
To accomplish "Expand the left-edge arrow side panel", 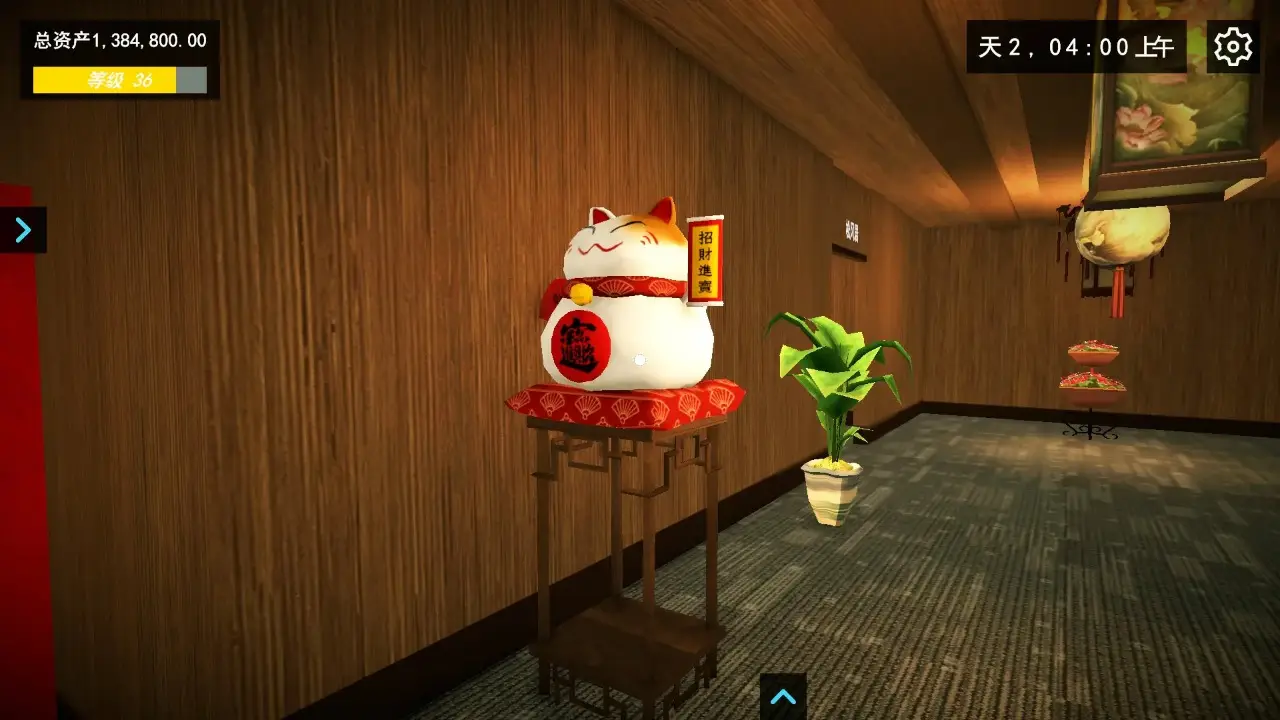I will tap(20, 229).
